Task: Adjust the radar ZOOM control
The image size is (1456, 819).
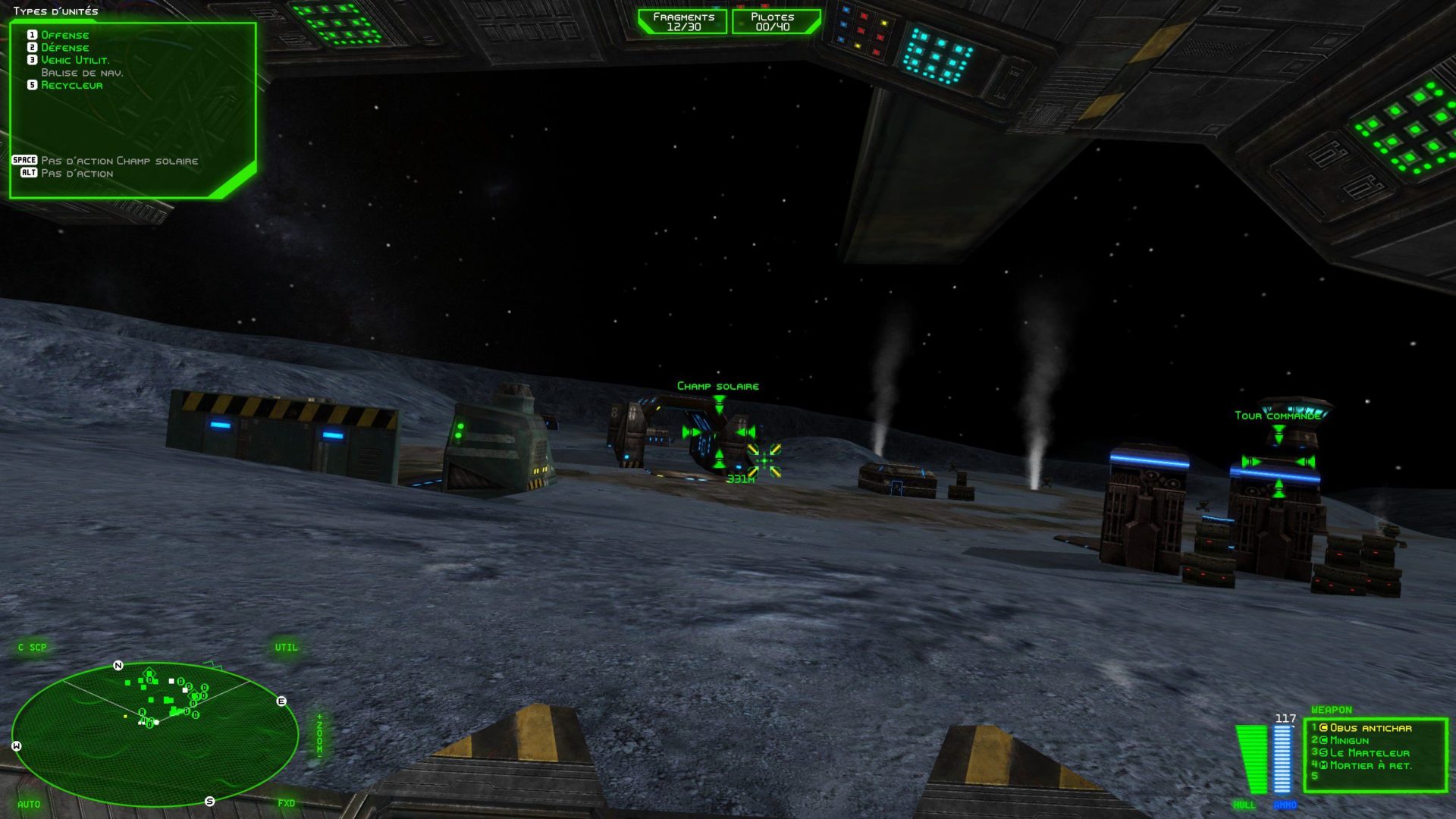Action: point(319,733)
